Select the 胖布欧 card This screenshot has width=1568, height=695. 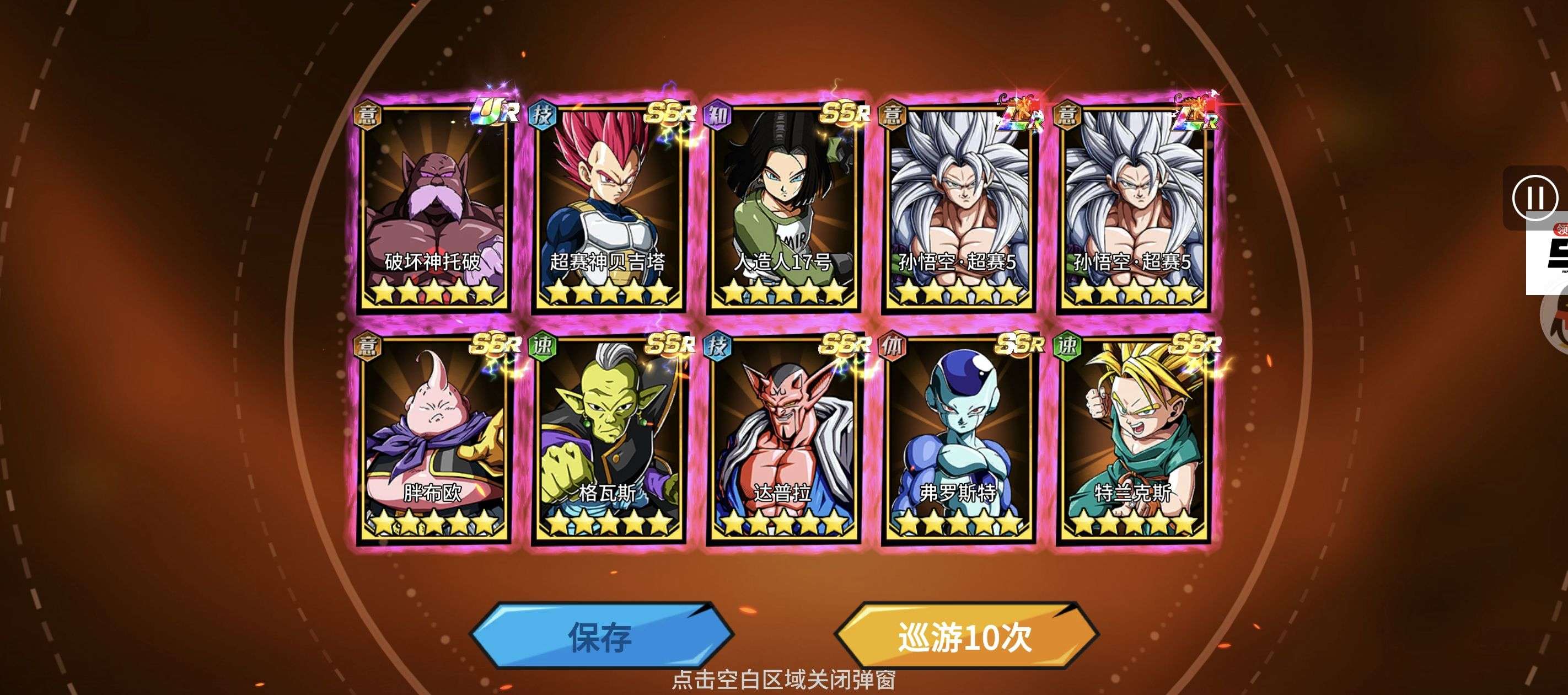[x=433, y=439]
